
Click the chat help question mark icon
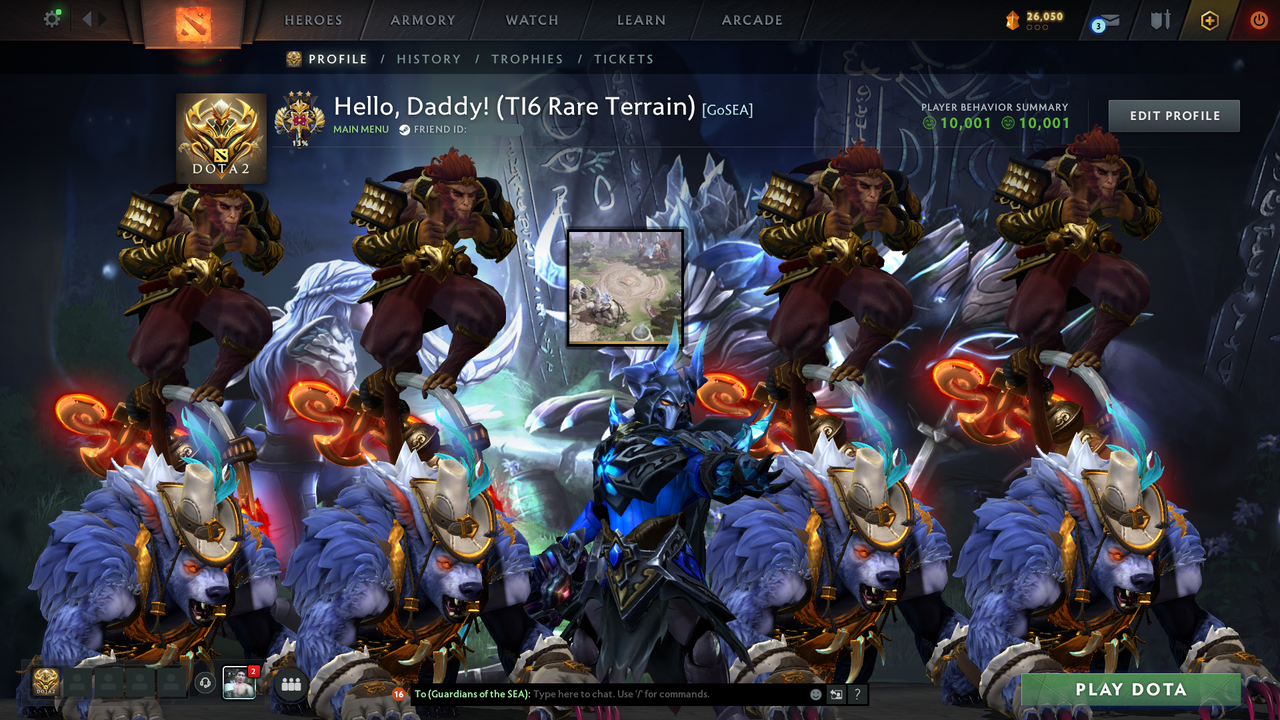857,693
